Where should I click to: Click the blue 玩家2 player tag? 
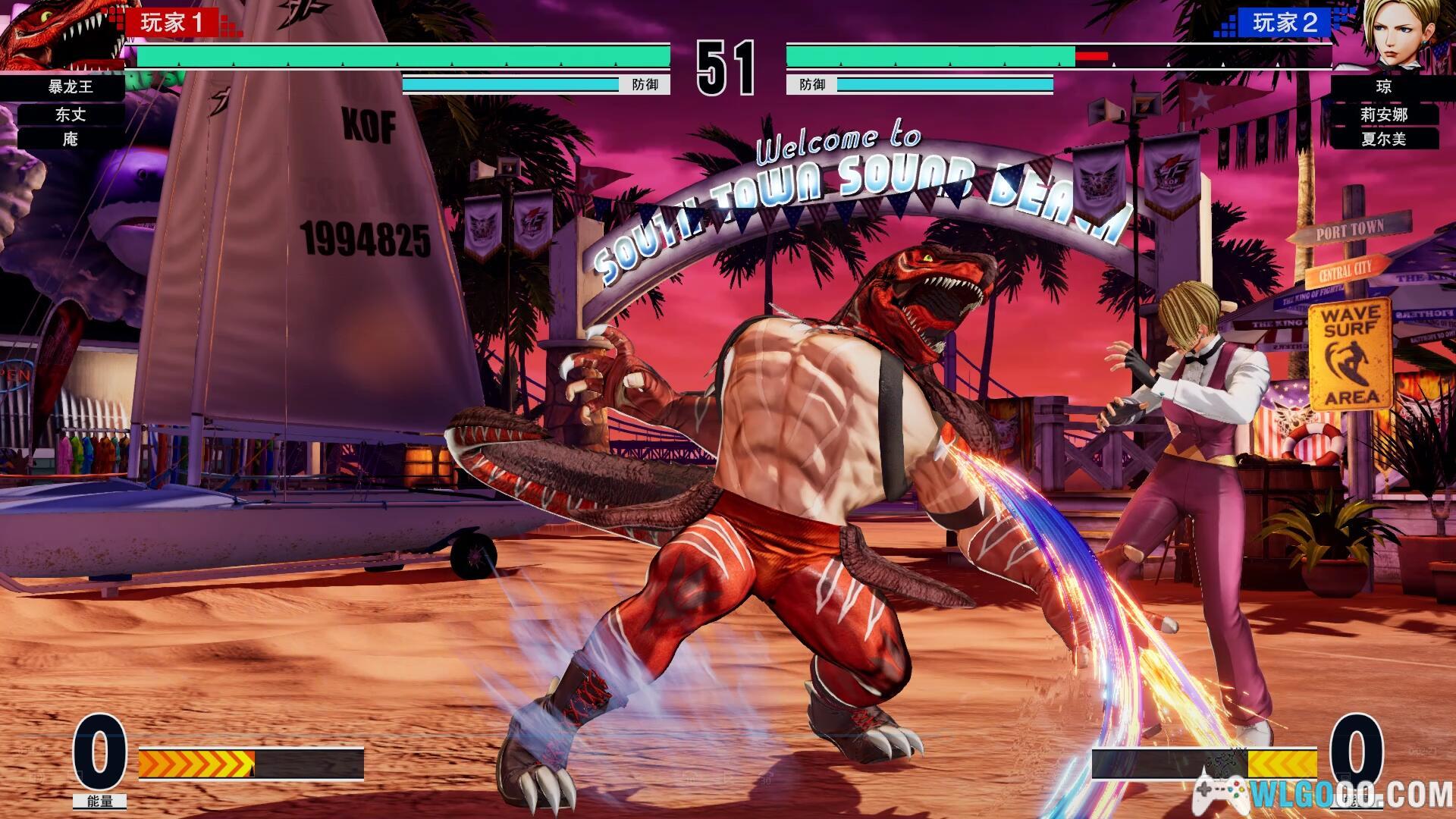(1285, 23)
